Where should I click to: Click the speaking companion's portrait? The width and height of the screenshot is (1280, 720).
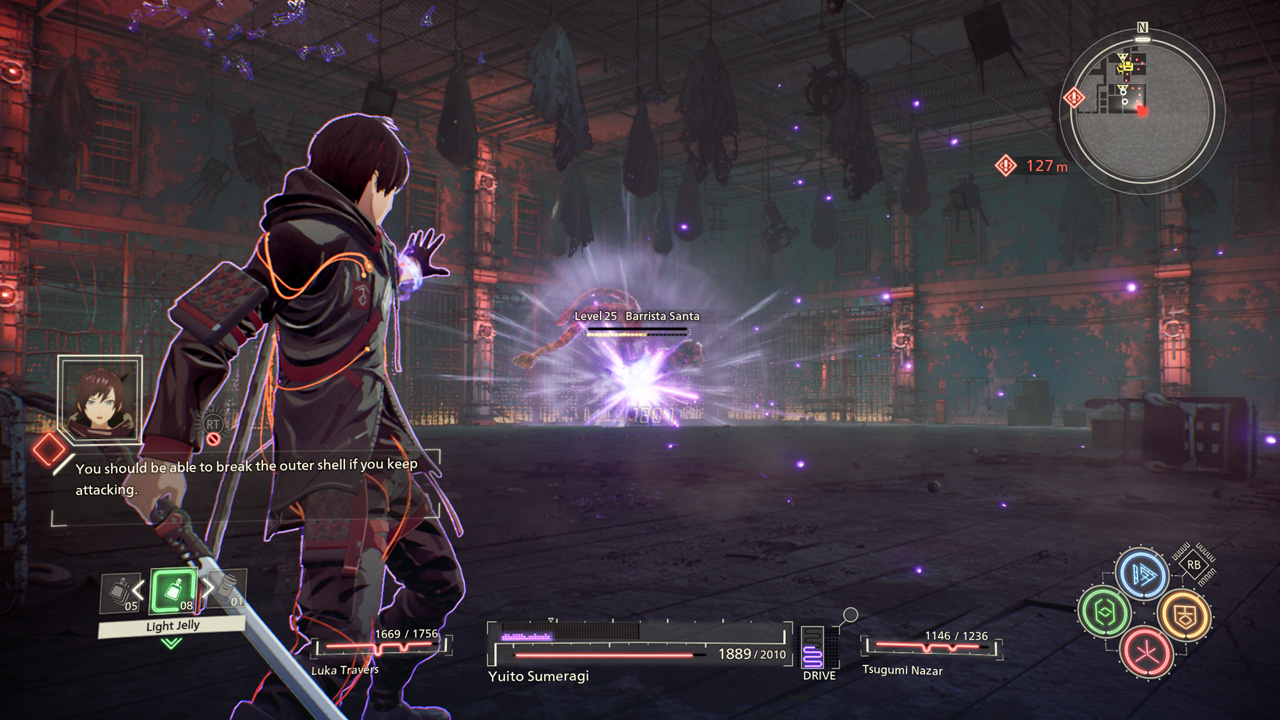point(100,397)
